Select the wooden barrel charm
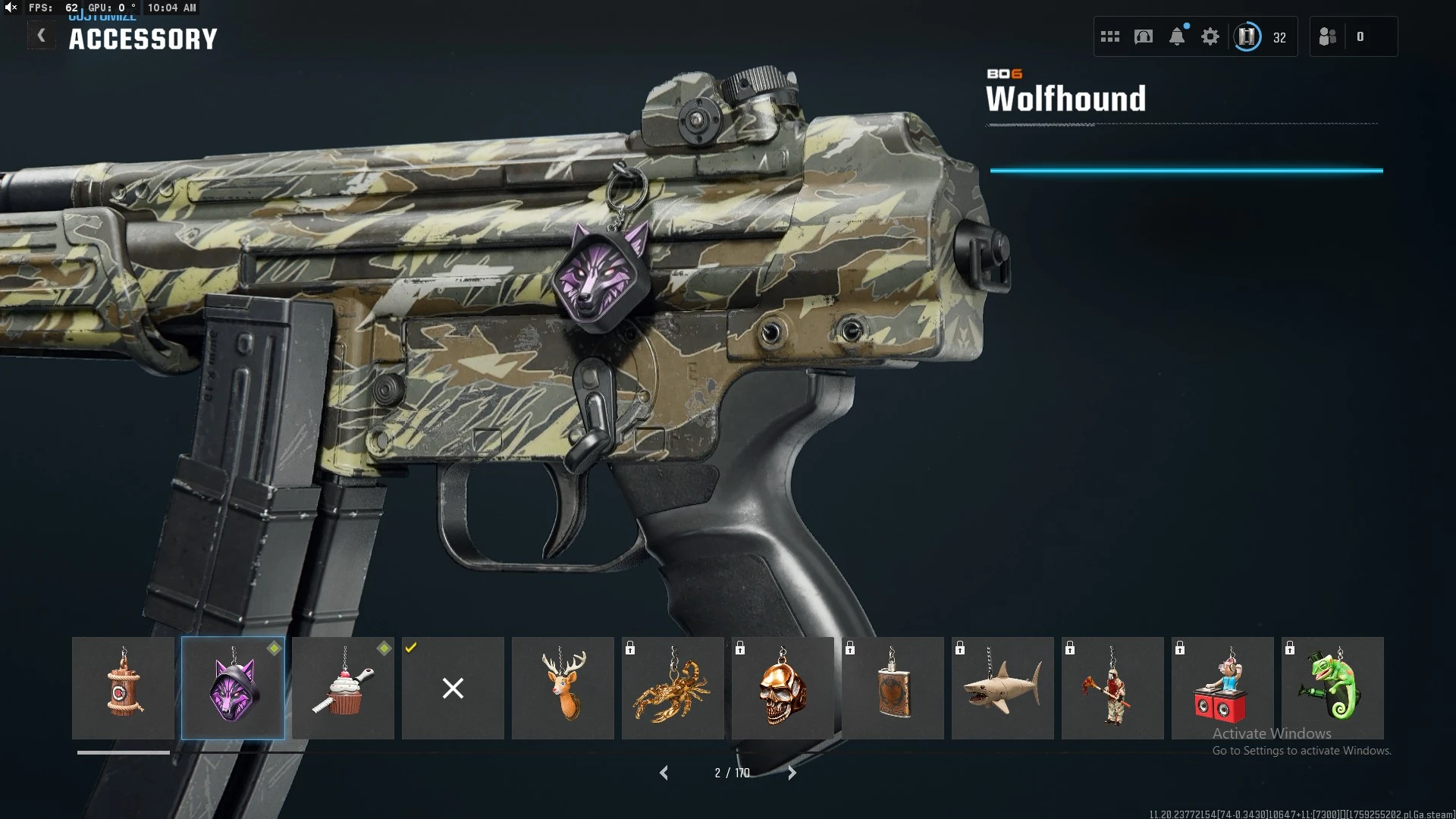The height and width of the screenshot is (819, 1456). point(123,688)
